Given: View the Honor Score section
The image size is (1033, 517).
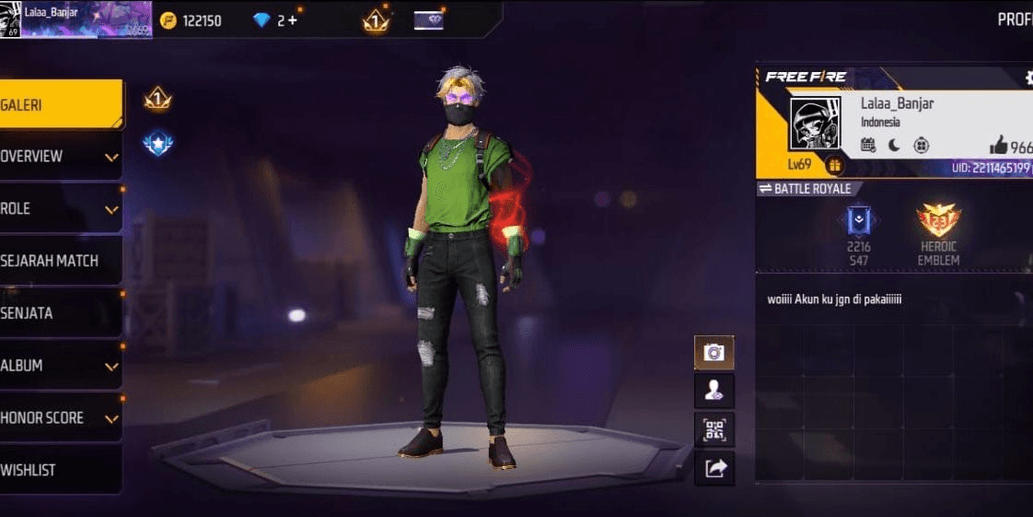Looking at the screenshot, I should pos(60,418).
